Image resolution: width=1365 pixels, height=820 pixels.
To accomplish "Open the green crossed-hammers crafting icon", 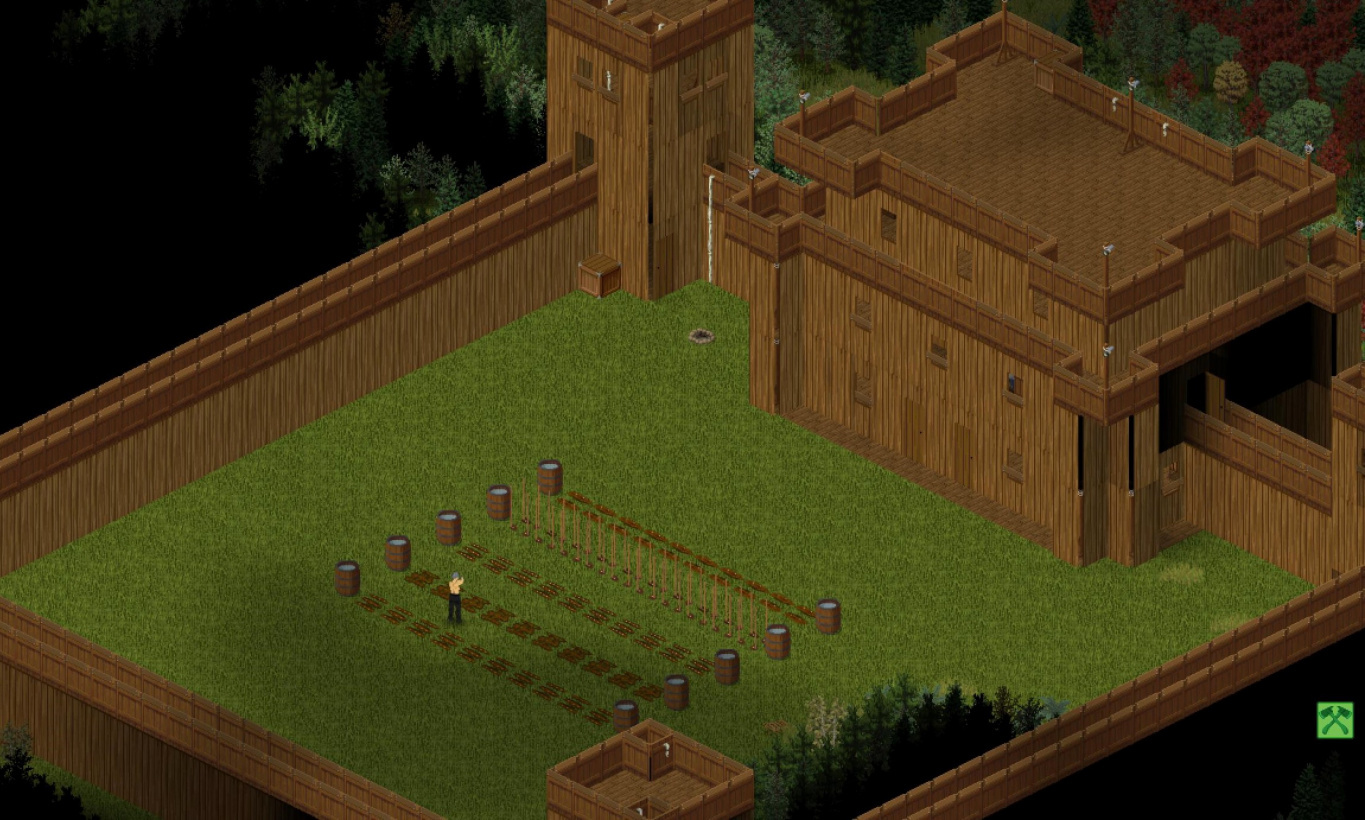I will (x=1334, y=720).
